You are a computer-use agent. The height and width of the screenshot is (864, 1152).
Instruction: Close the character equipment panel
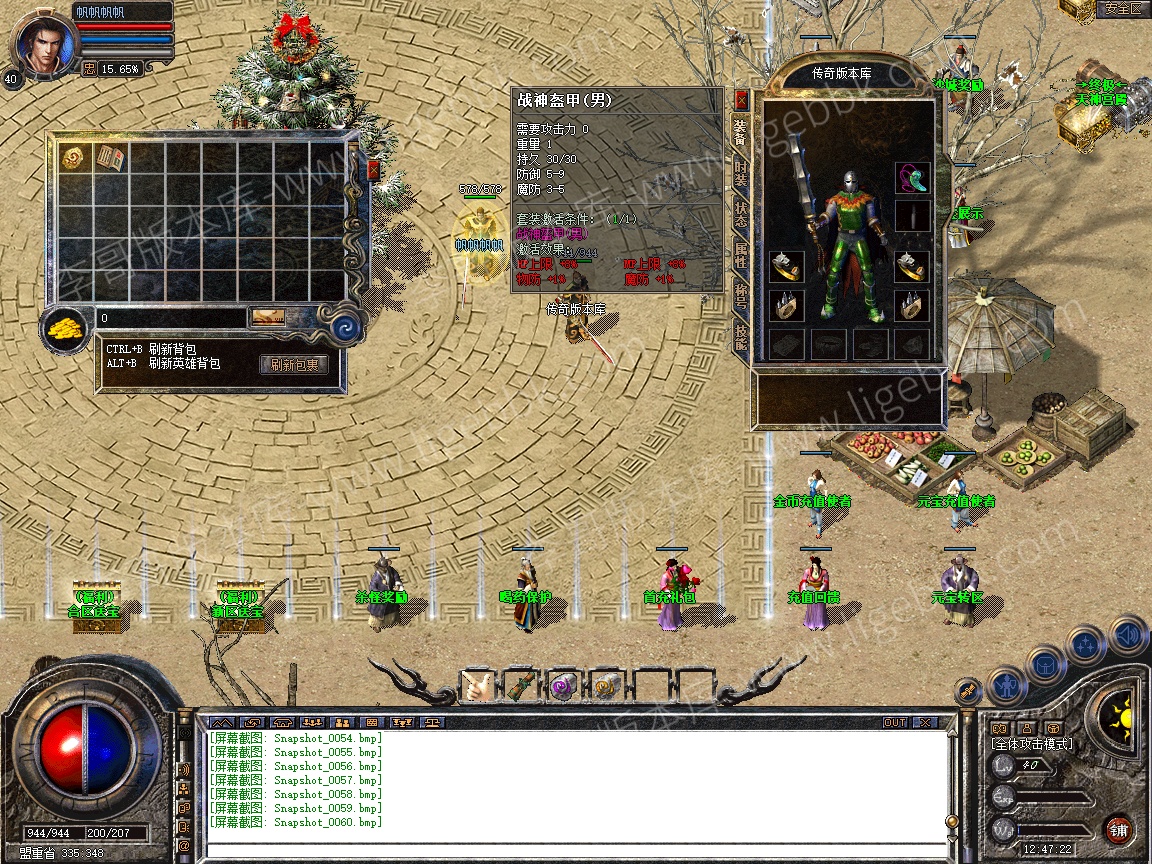tap(741, 100)
